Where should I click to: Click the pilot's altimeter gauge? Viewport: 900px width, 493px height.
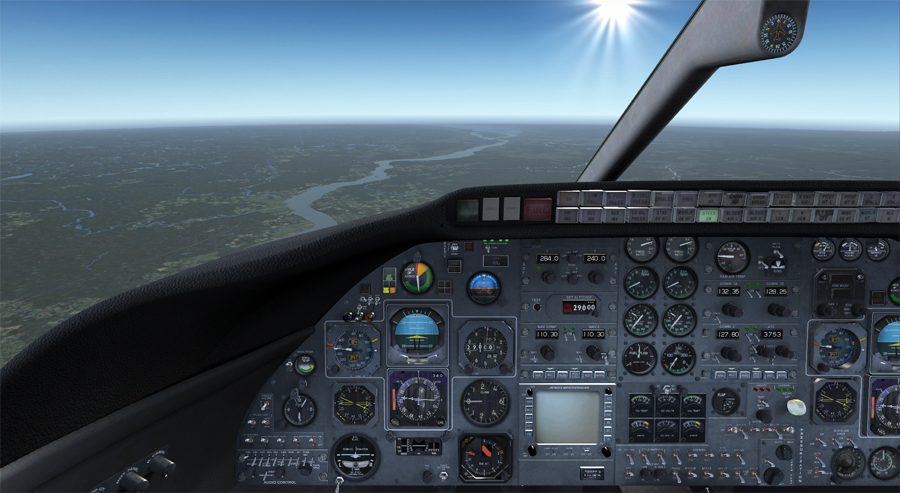(x=485, y=346)
